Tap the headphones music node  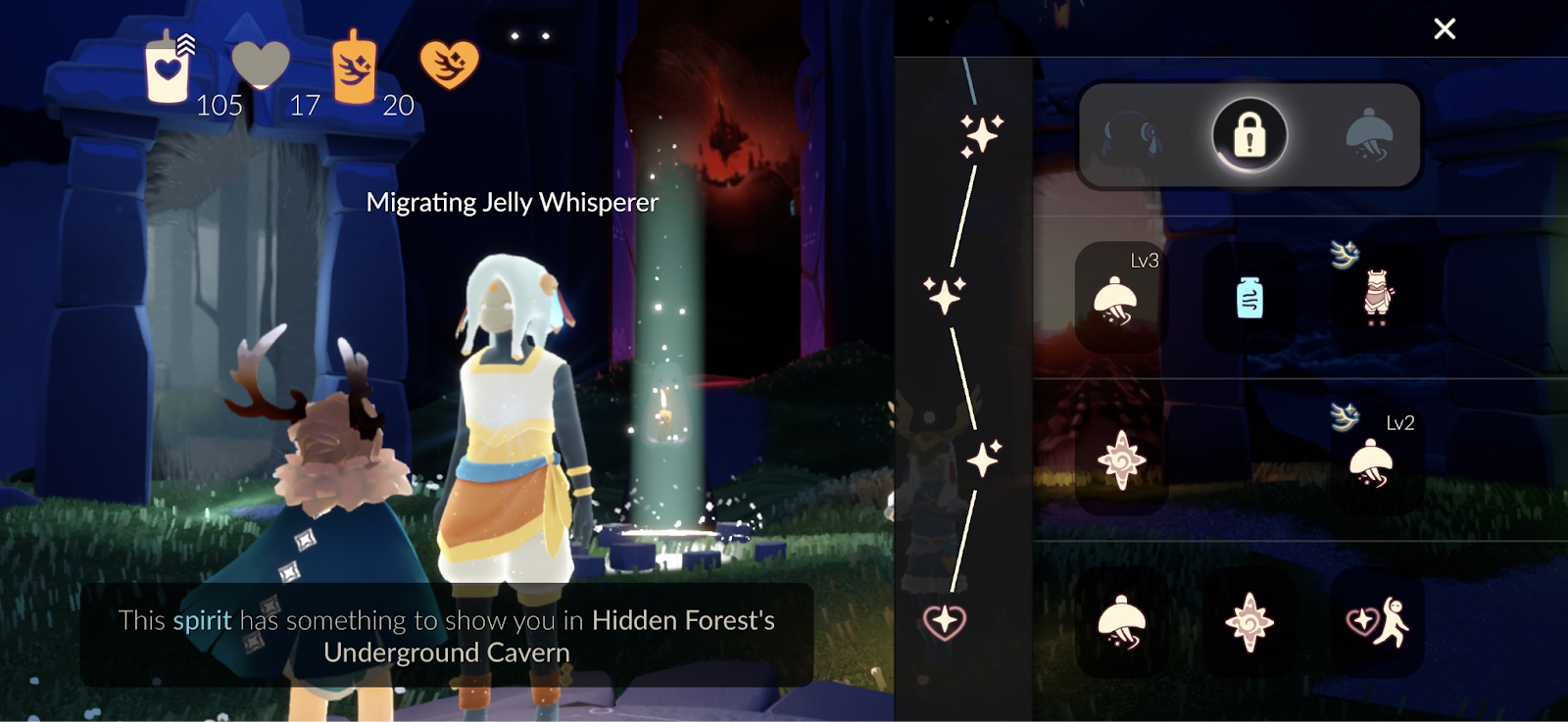click(1130, 135)
